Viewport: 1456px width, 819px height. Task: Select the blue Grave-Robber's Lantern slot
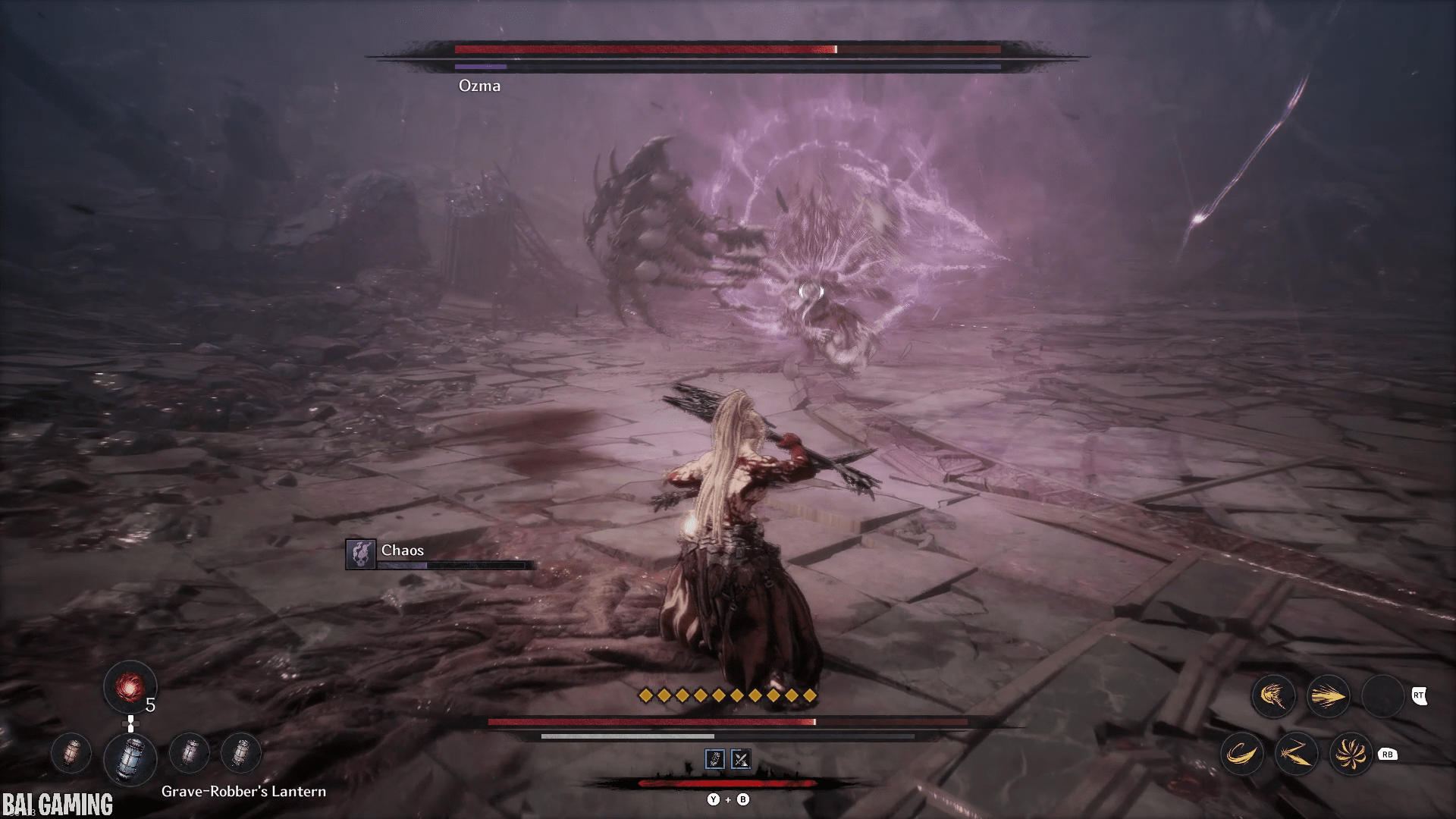point(130,756)
